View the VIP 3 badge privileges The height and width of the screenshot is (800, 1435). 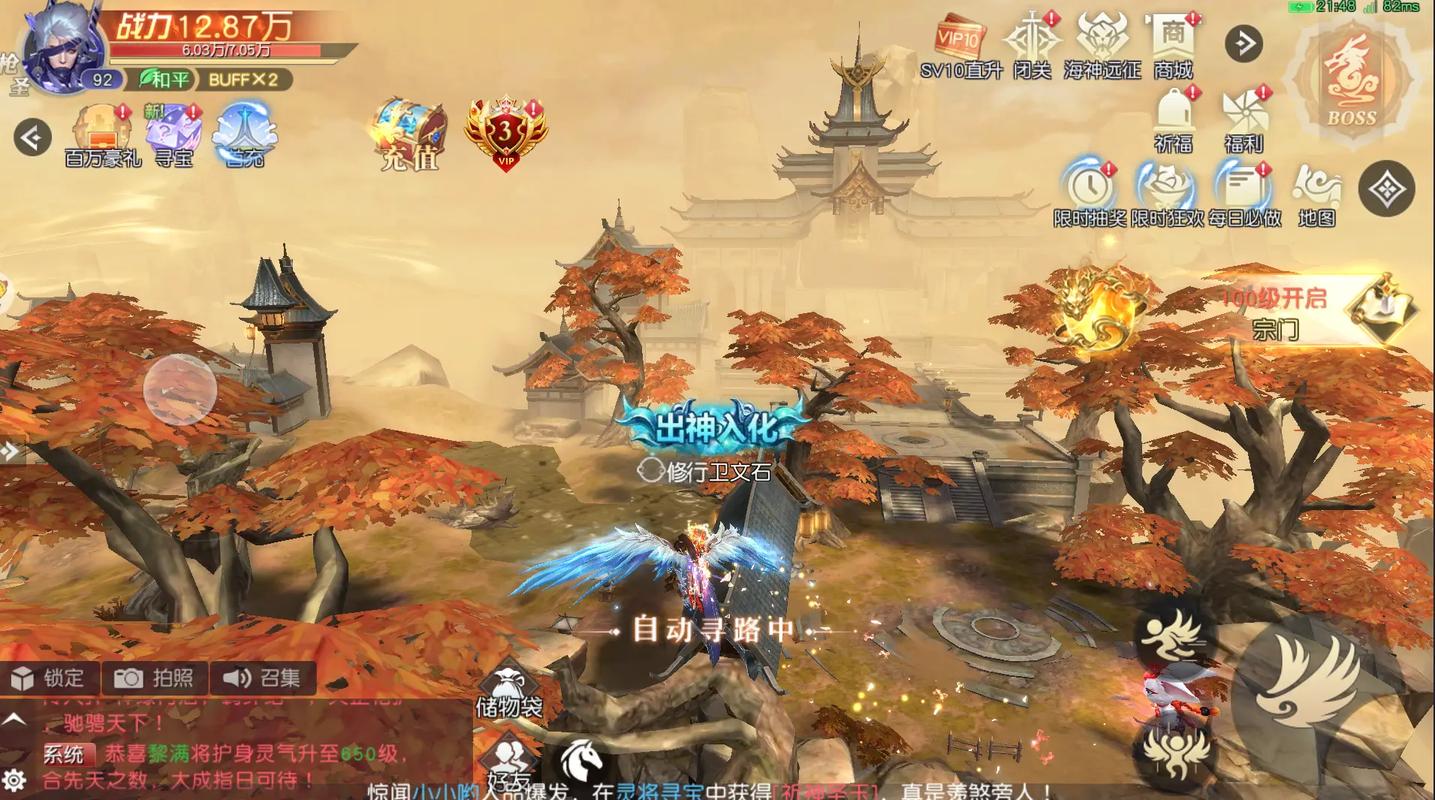pyautogui.click(x=506, y=133)
